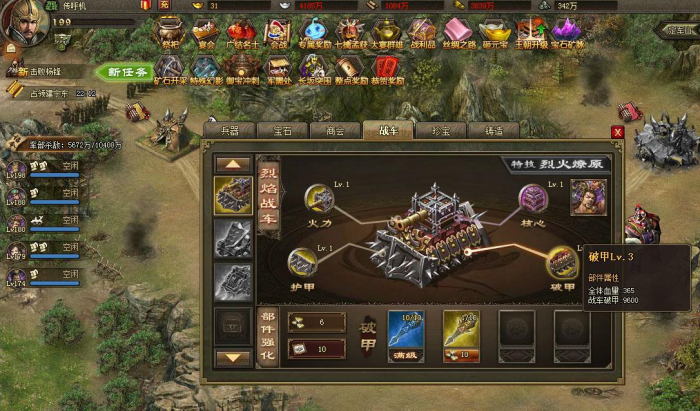Switch to the 珍宝 tab

(x=442, y=130)
